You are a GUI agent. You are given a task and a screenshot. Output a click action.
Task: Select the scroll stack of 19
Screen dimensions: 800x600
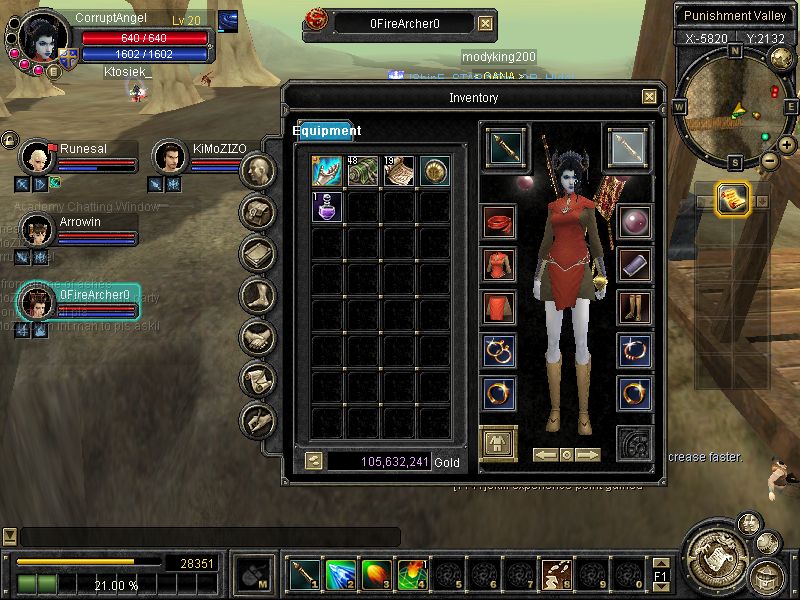(398, 171)
